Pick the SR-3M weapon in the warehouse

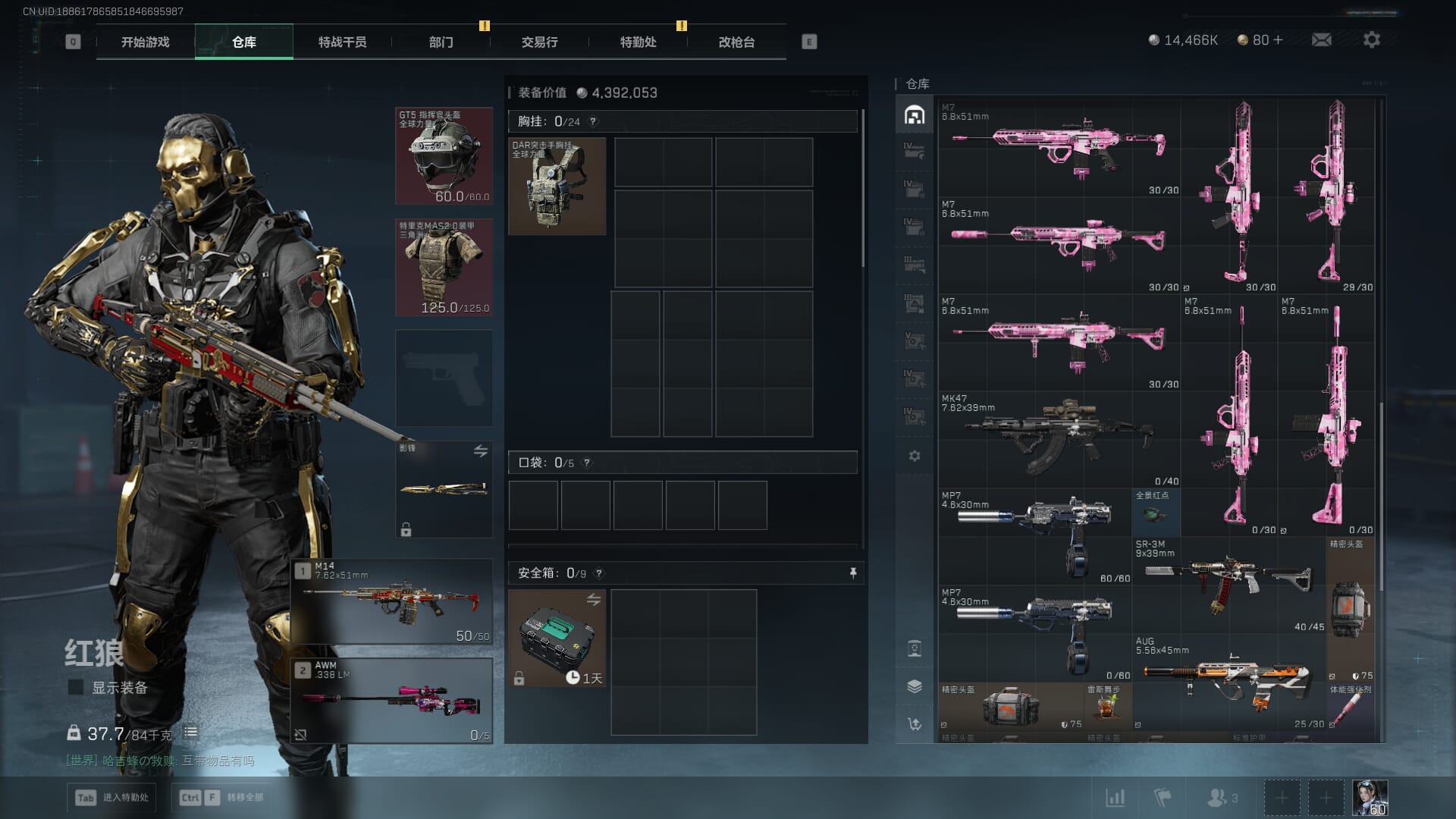click(1228, 585)
